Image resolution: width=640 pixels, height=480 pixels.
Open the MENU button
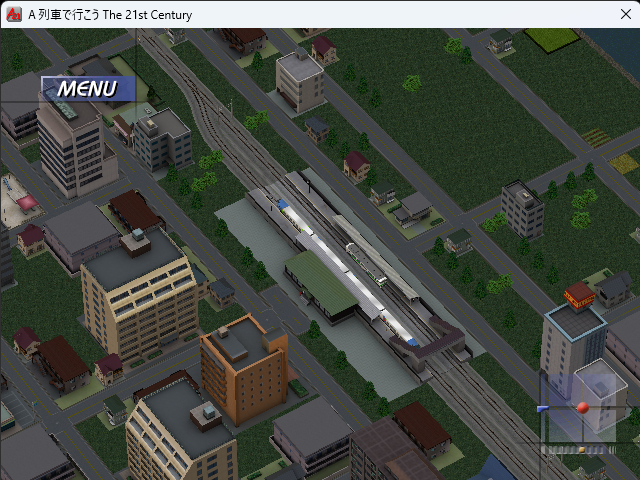[x=87, y=89]
